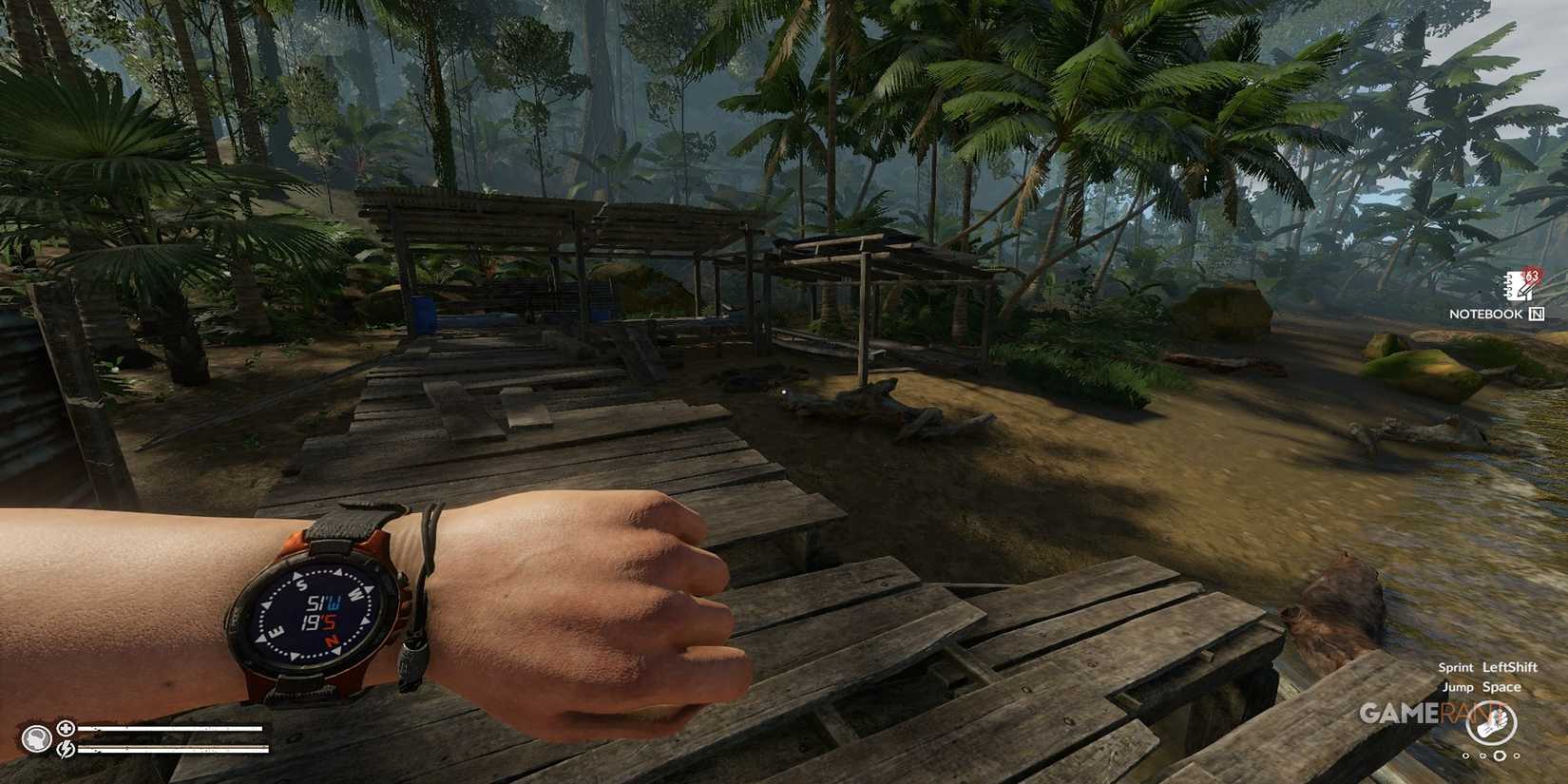Click the LeftShift key label
Viewport: 1568px width, 784px height.
point(1510,668)
